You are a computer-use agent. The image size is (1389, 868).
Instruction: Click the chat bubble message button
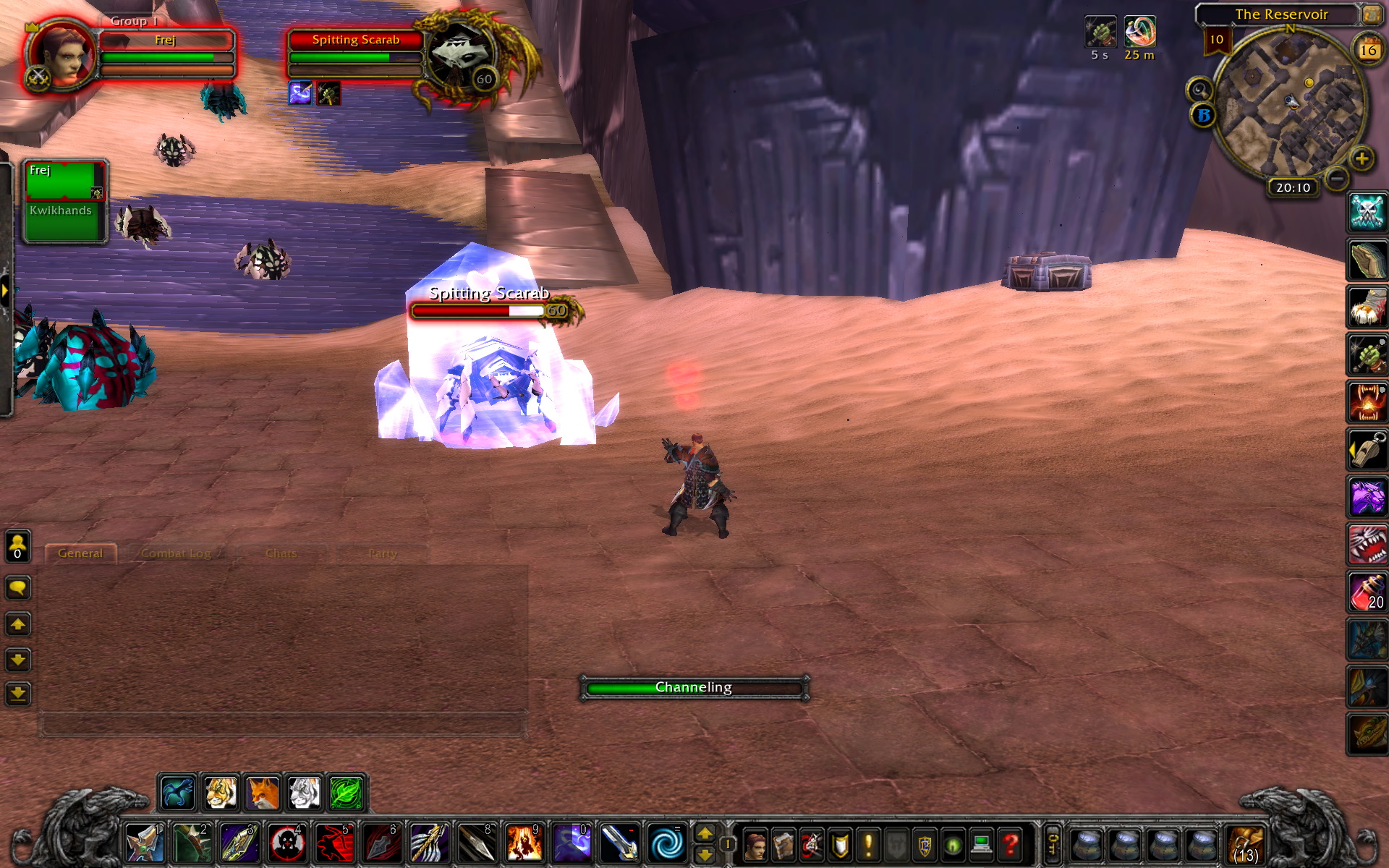18,587
